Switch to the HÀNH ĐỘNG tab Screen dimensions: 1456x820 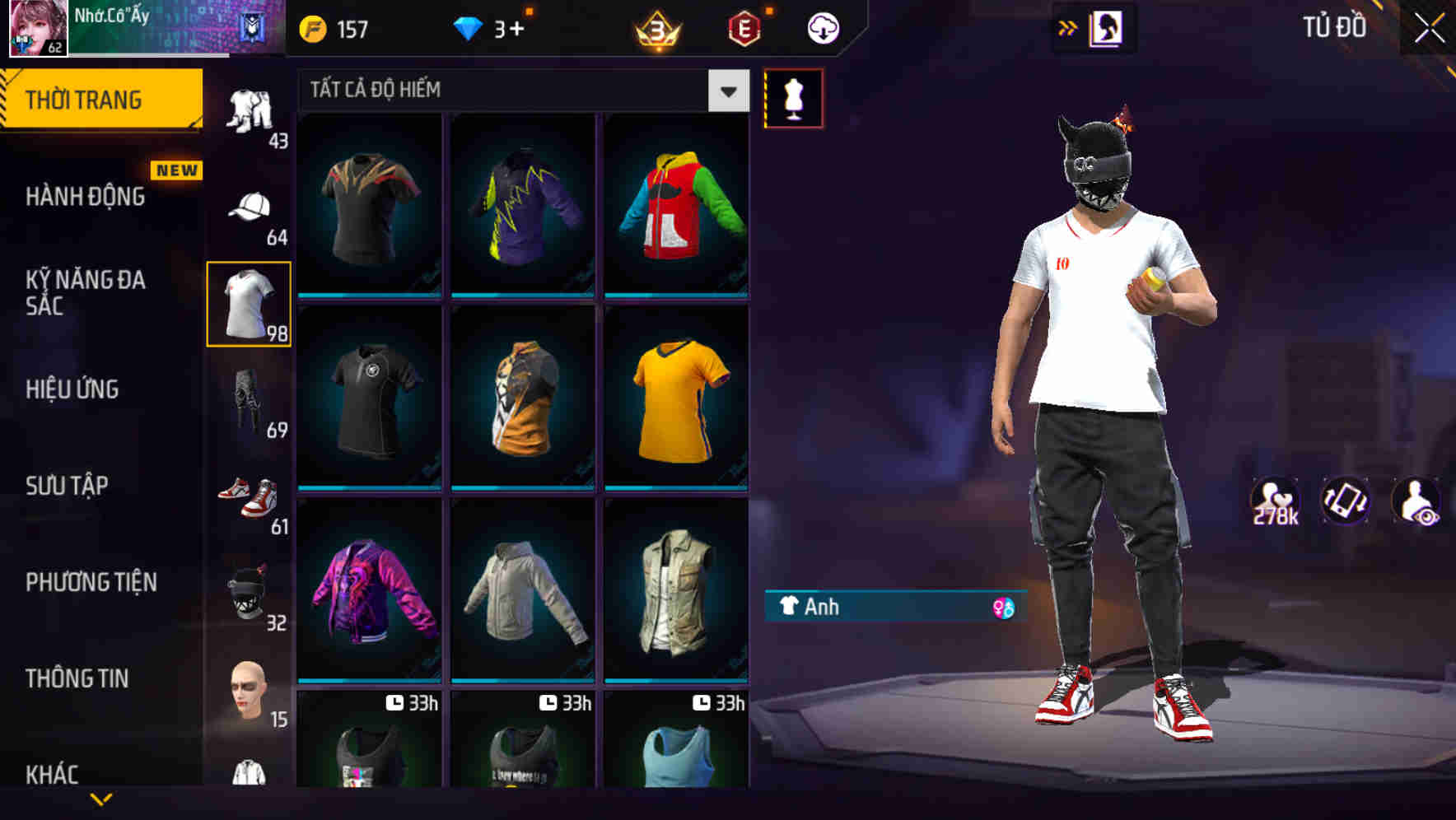(x=86, y=197)
